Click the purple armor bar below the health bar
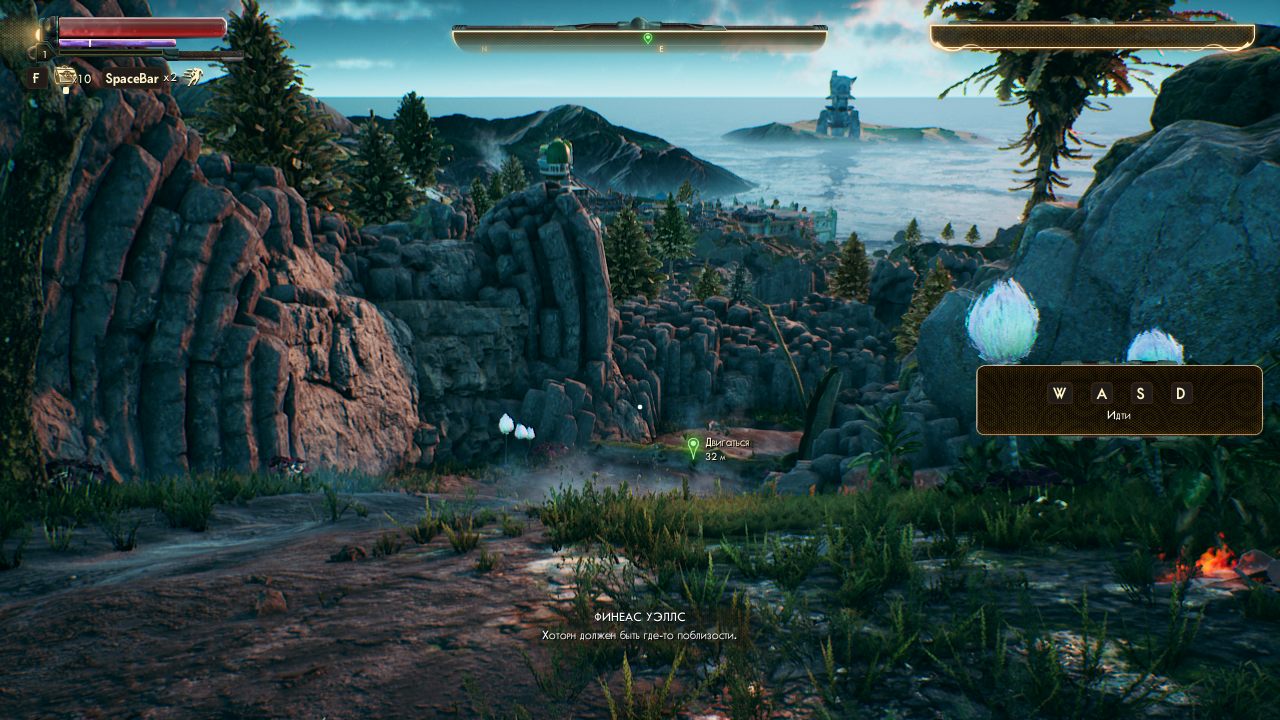This screenshot has height=720, width=1280. [115, 42]
